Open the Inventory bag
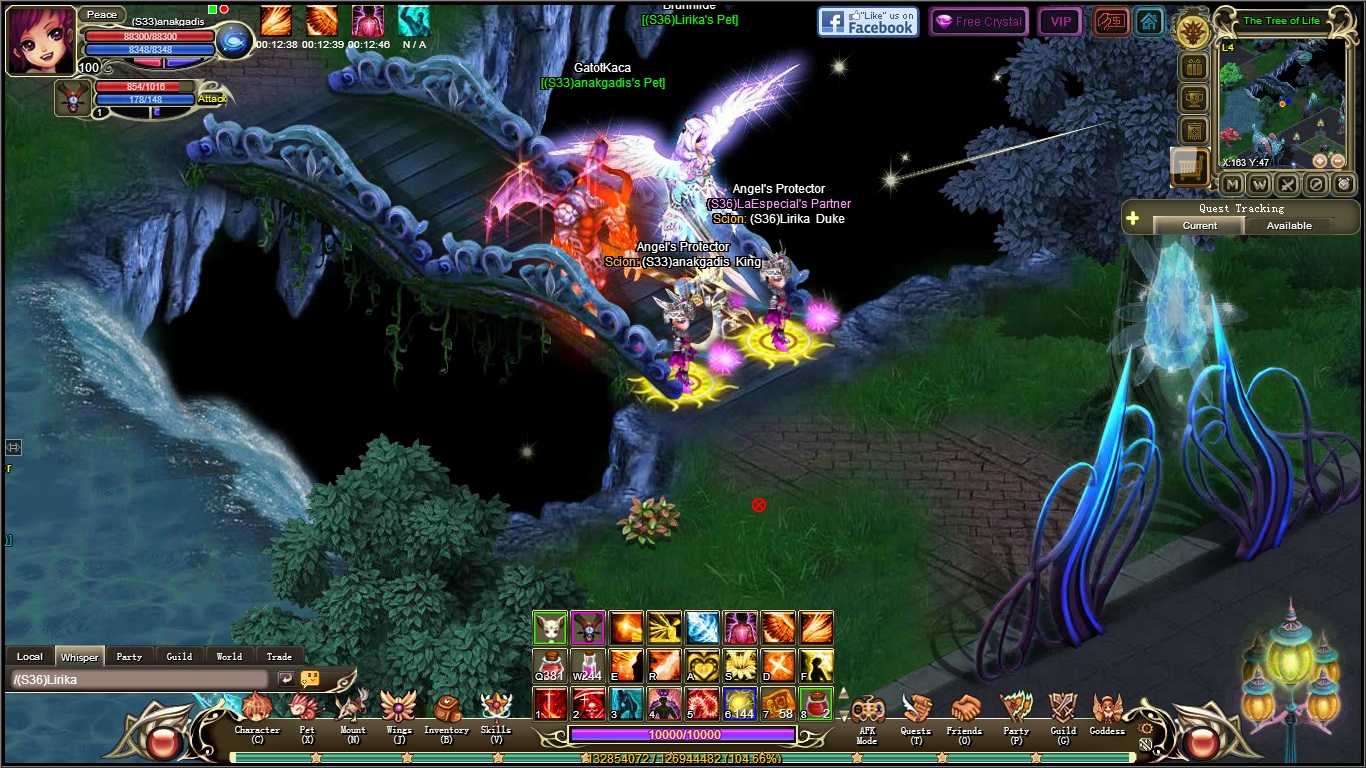Viewport: 1366px width, 768px height. (x=446, y=712)
